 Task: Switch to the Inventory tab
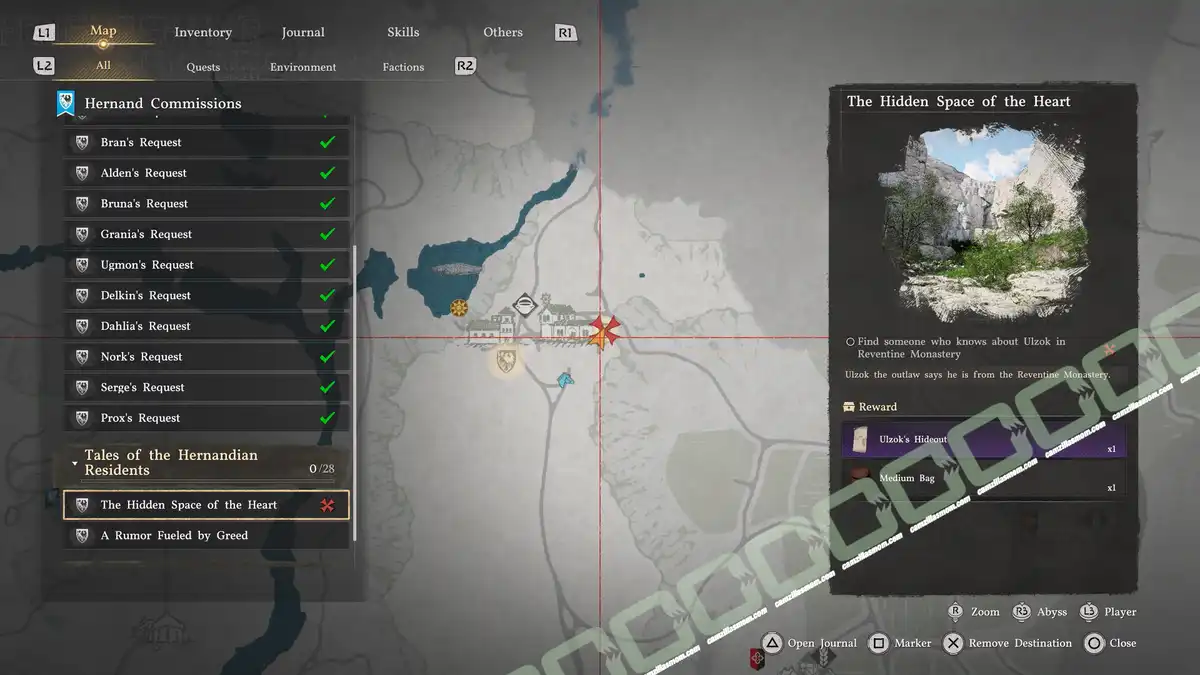203,32
